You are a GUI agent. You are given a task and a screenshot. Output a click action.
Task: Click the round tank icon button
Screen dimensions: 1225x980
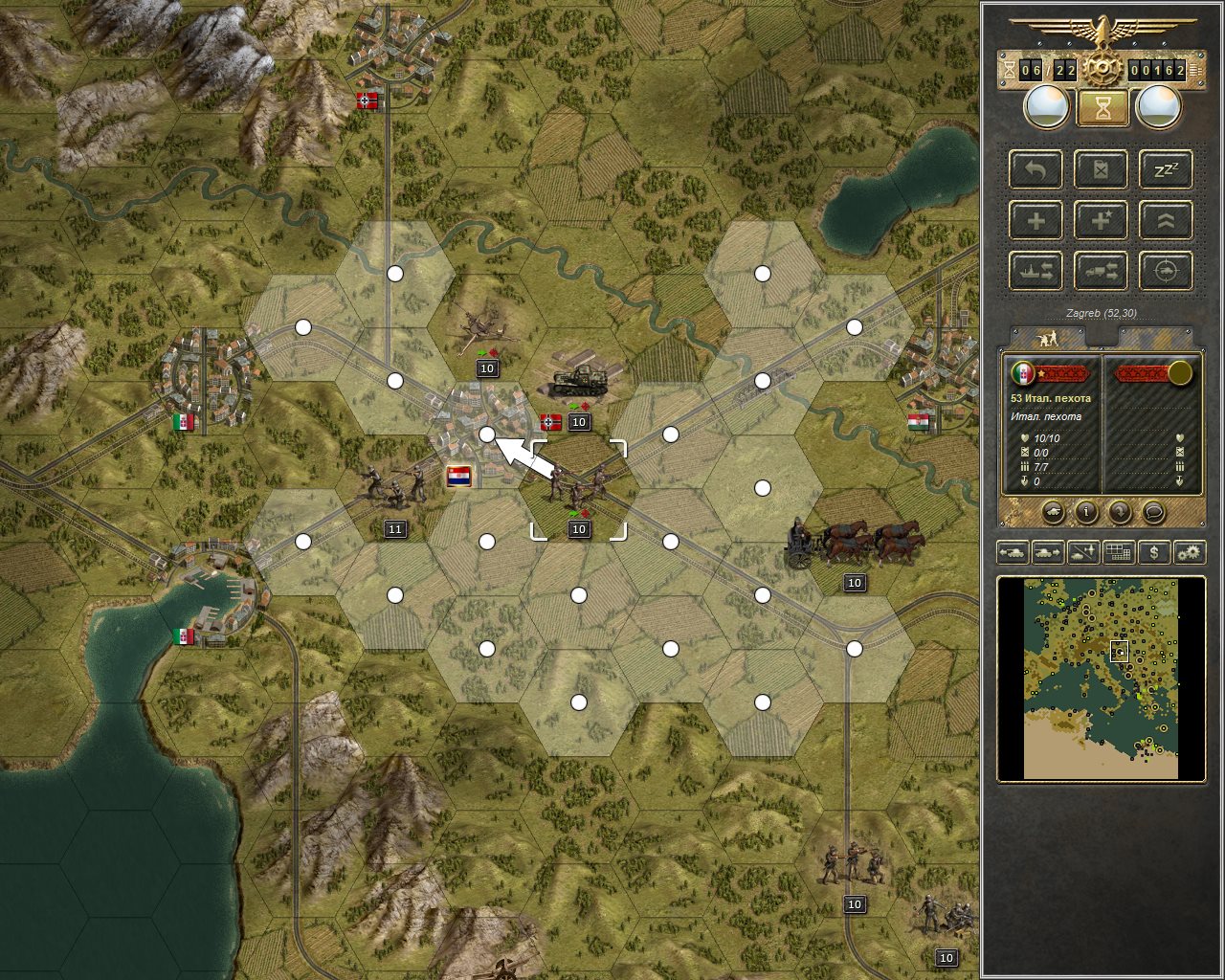[x=1052, y=512]
